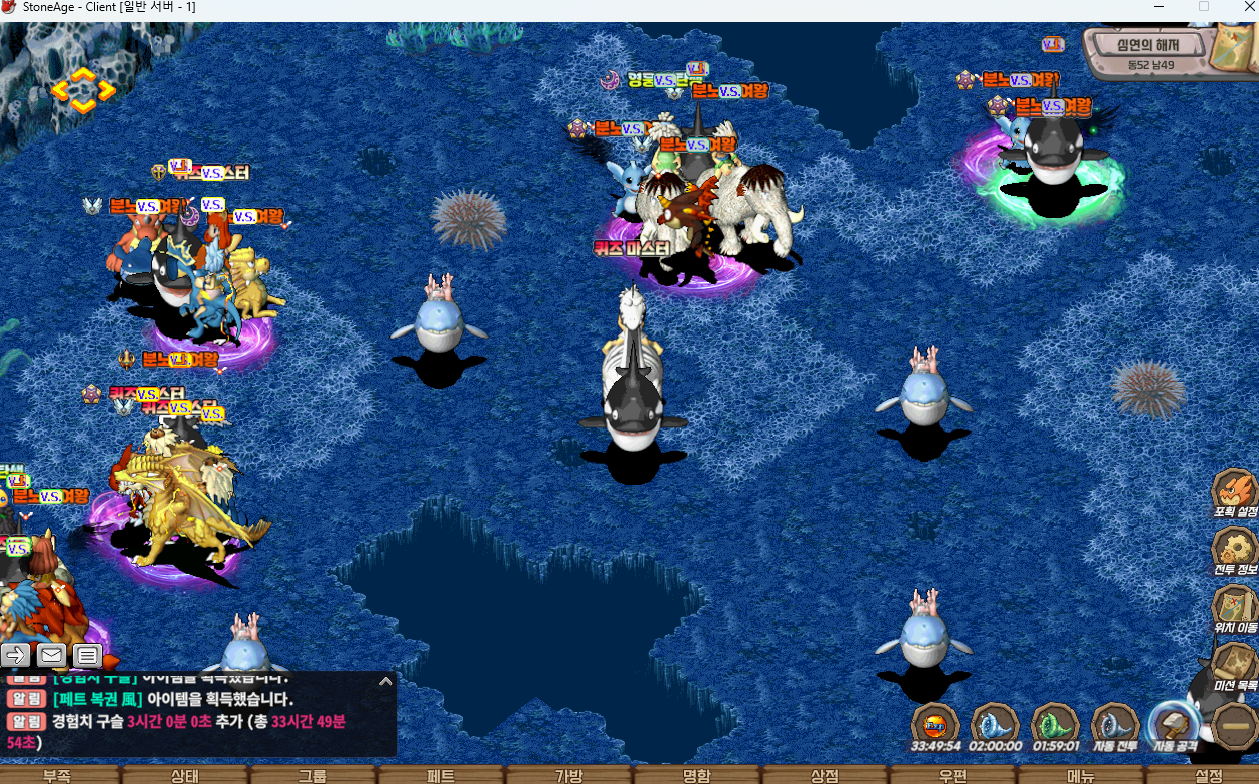Viewport: 1259px width, 784px height.
Task: Open the 메뉴 (menu) button
Action: click(x=1081, y=775)
